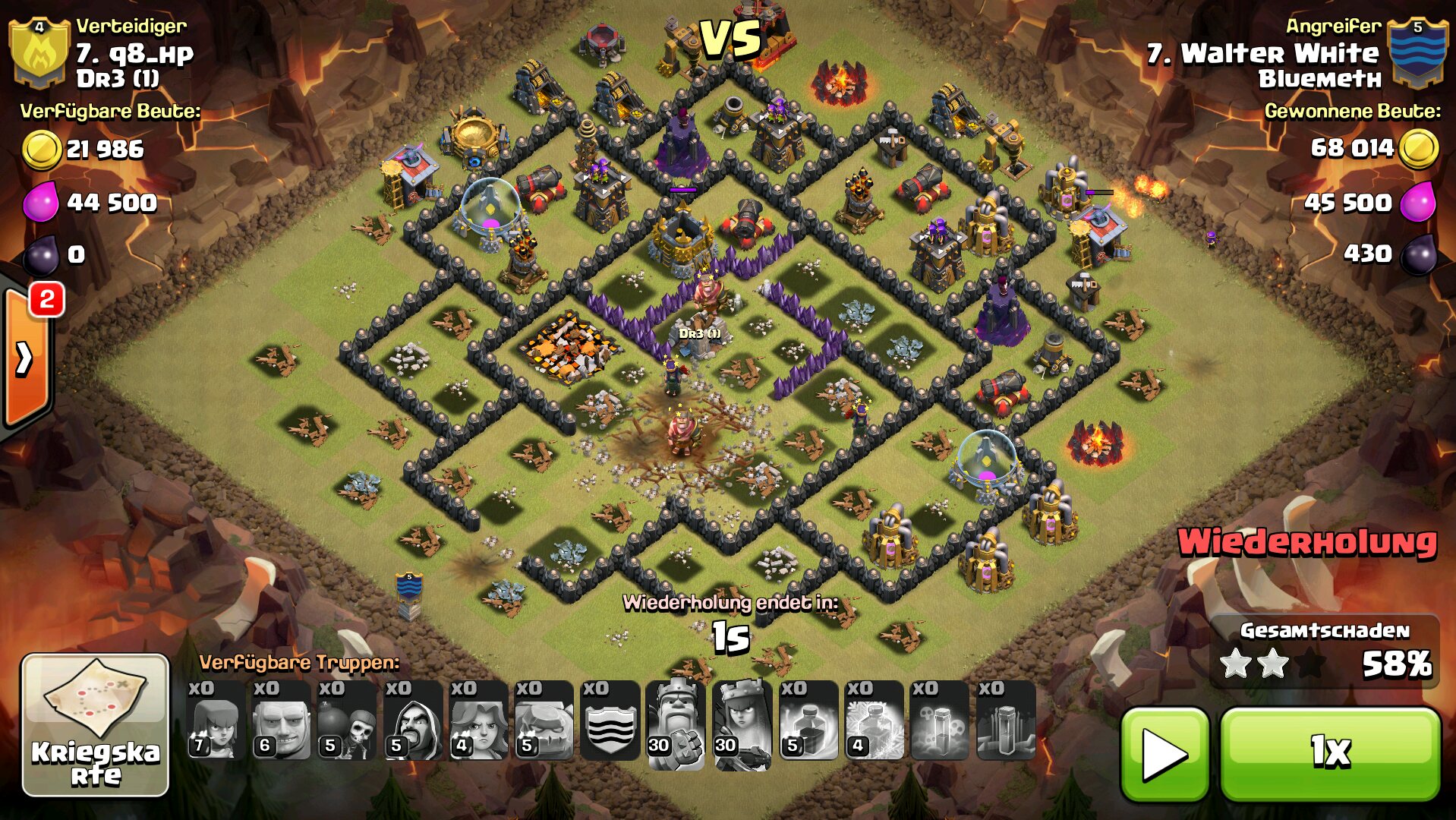1456x820 pixels.
Task: Pick the Poison spell with skulls
Action: click(x=940, y=721)
